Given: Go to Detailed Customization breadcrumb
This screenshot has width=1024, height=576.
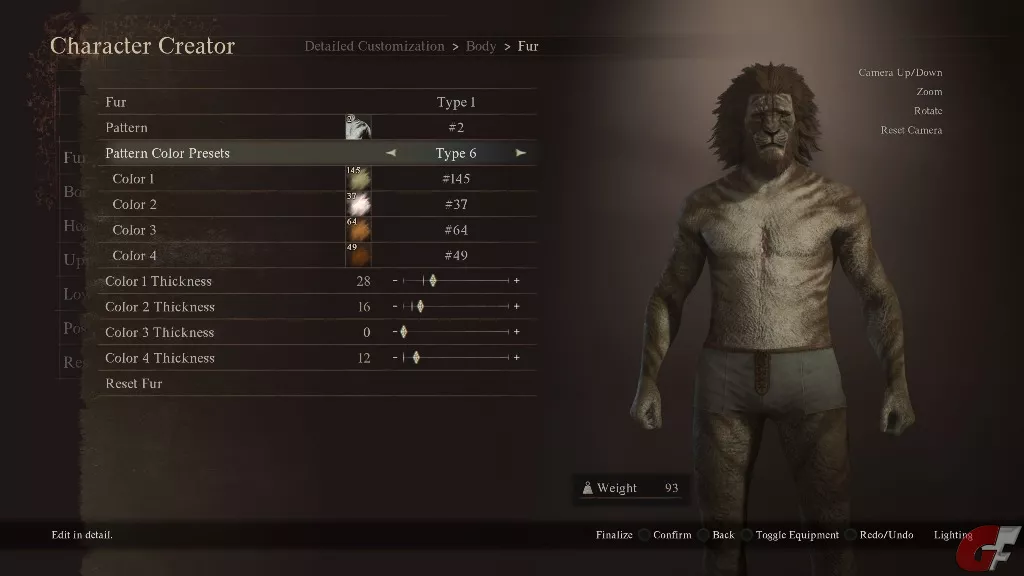Looking at the screenshot, I should coord(374,46).
